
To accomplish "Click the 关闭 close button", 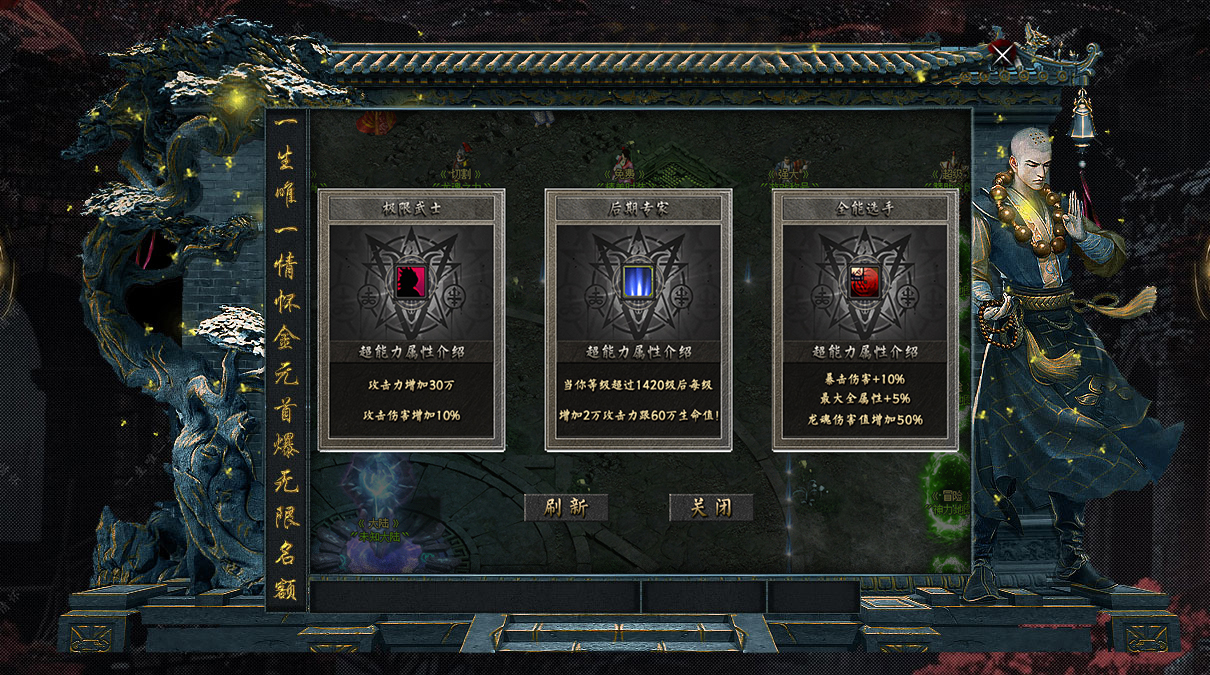I will pyautogui.click(x=711, y=507).
